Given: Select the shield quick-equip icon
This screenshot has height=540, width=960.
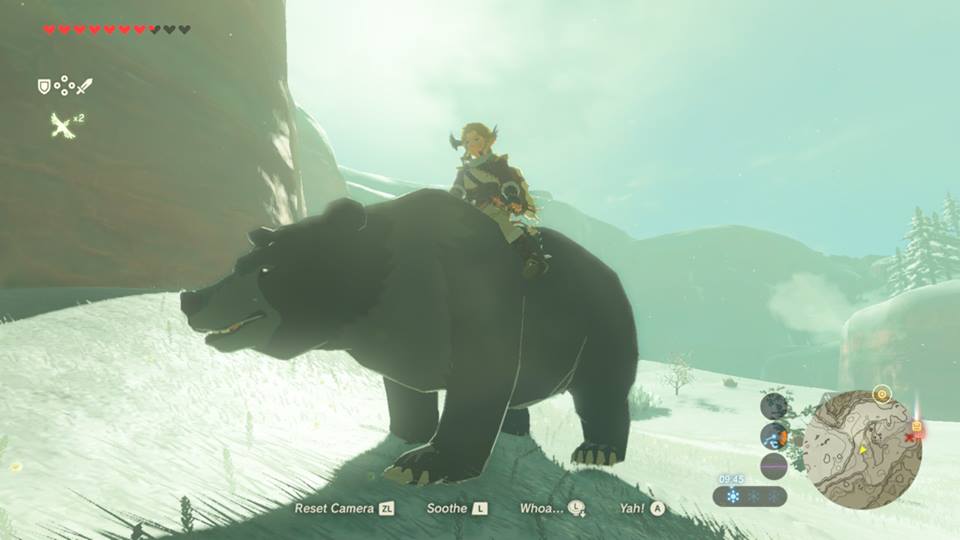Looking at the screenshot, I should [x=44, y=87].
